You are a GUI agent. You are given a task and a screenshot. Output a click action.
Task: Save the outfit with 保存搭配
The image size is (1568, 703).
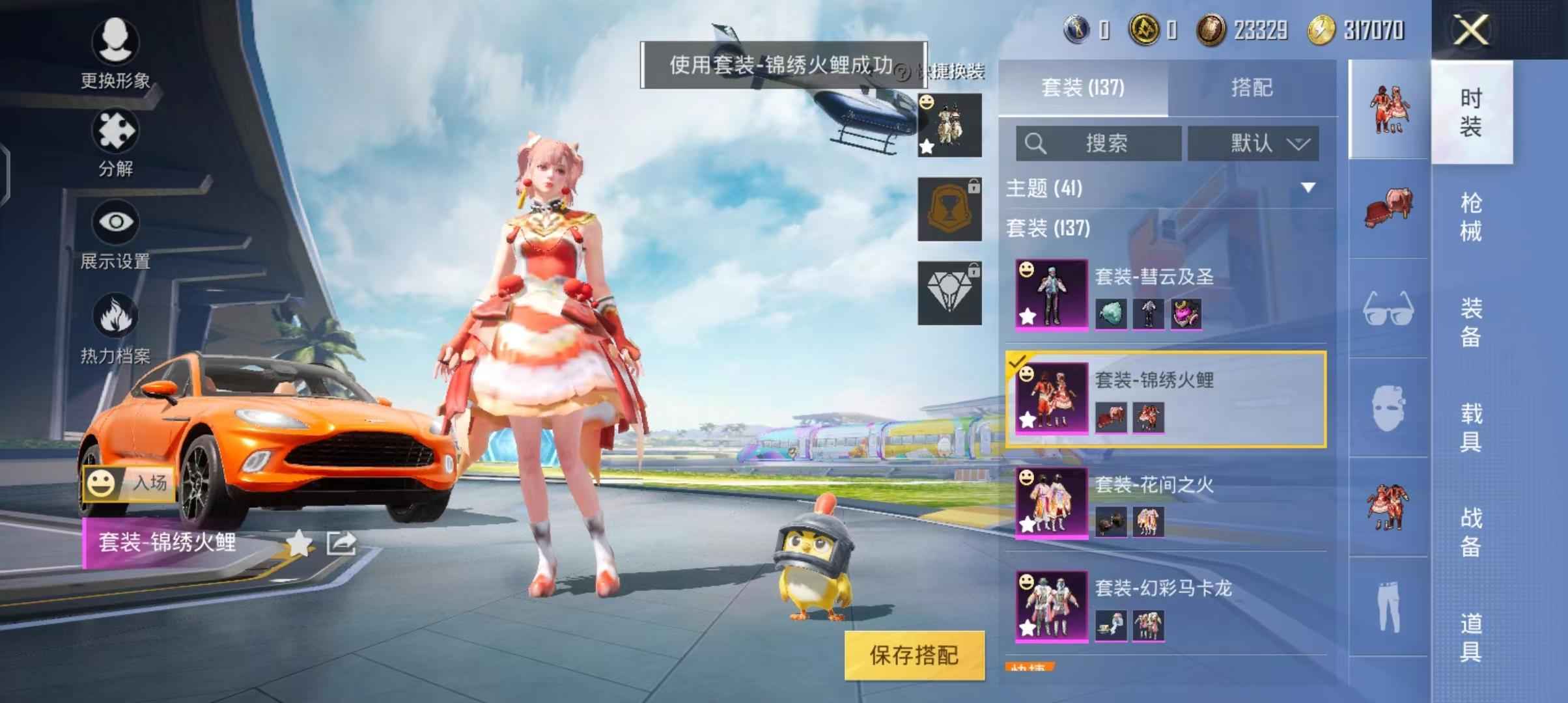click(914, 655)
